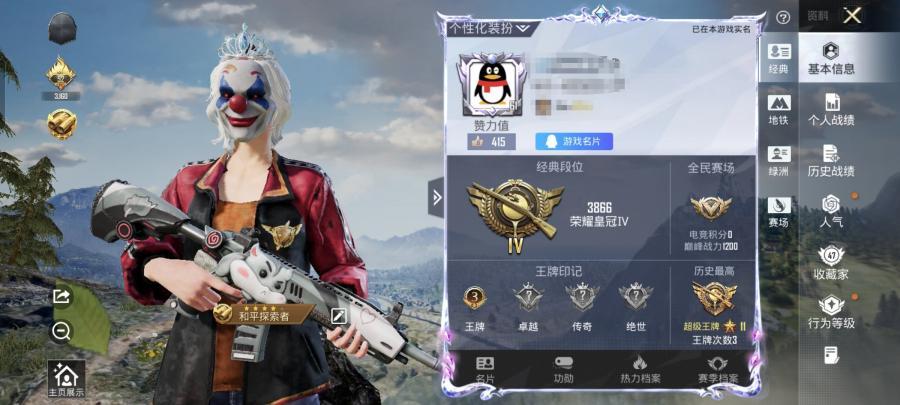Expand the 个性化装扮 dropdown
The height and width of the screenshot is (405, 900).
489,28
